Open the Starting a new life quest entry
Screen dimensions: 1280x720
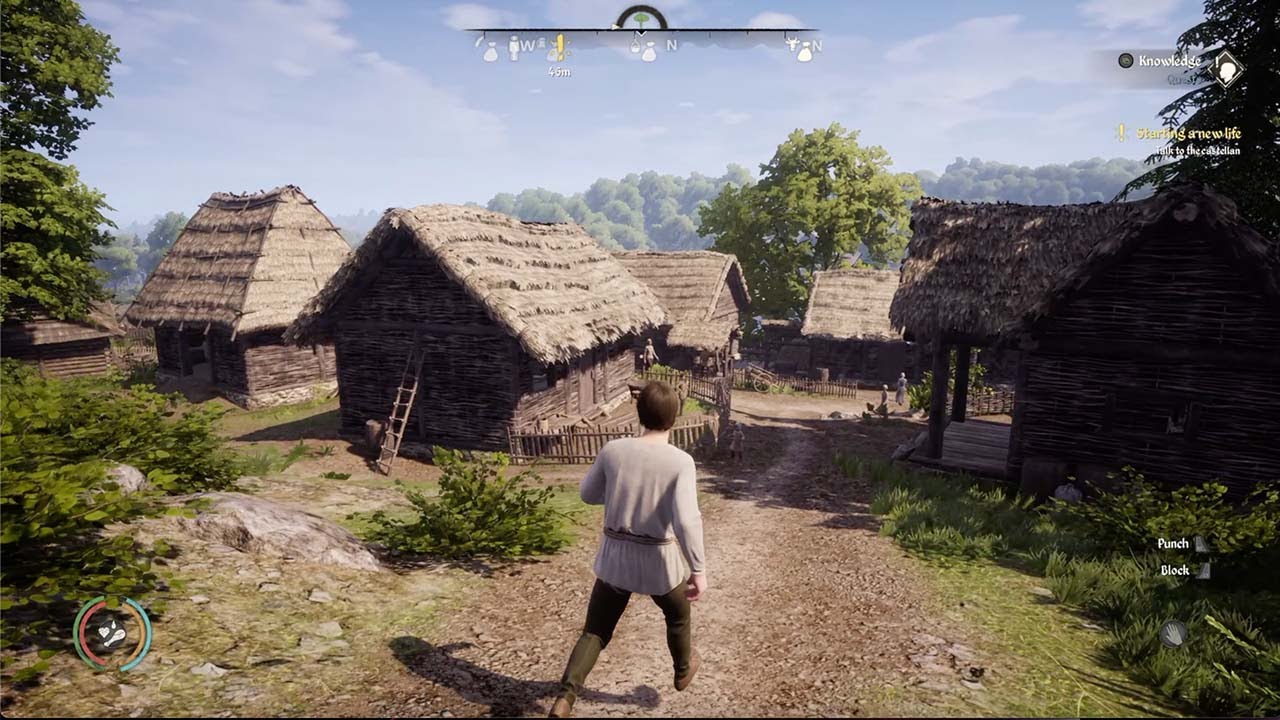tap(1189, 133)
